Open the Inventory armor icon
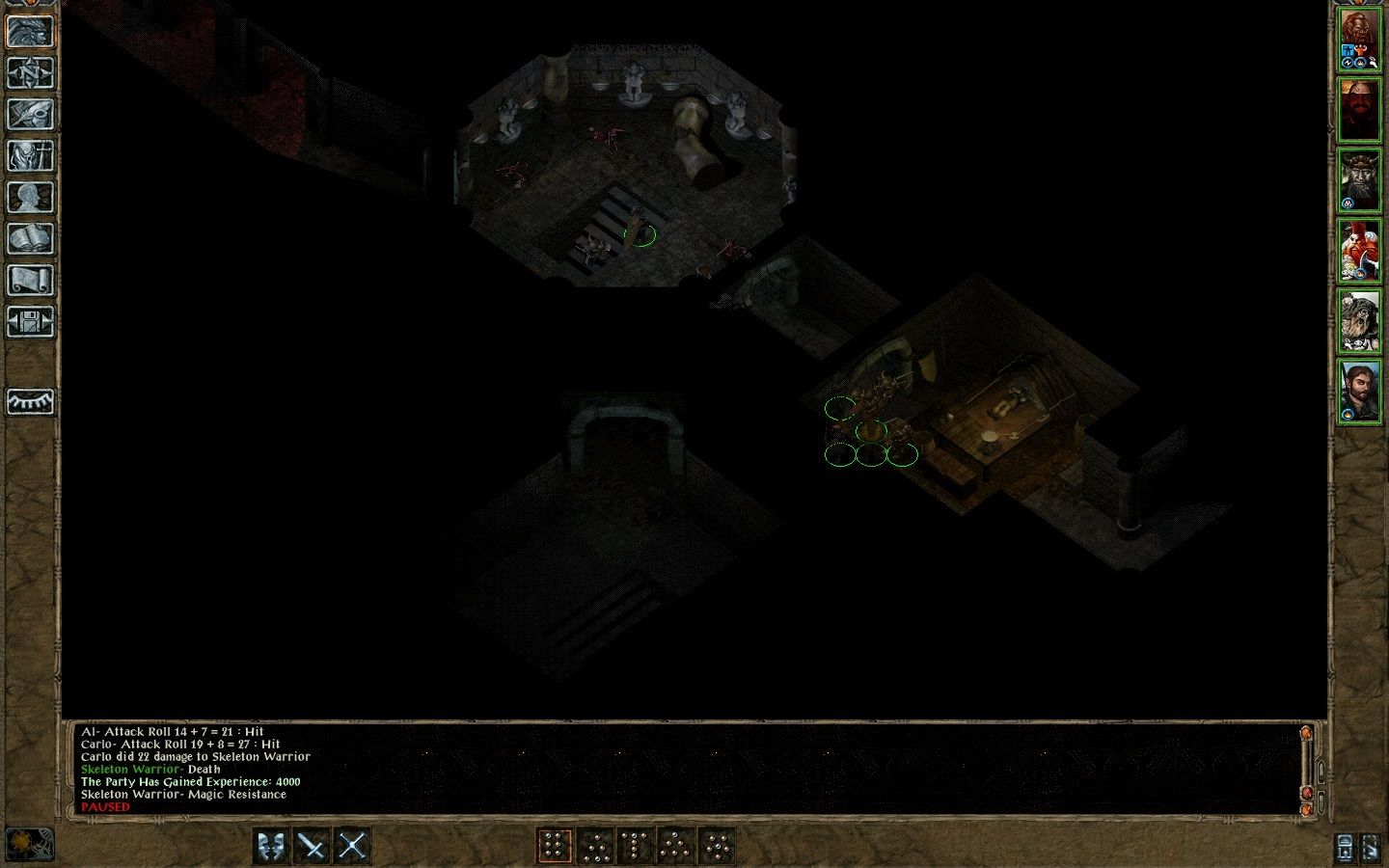Image resolution: width=1389 pixels, height=868 pixels. point(30,156)
